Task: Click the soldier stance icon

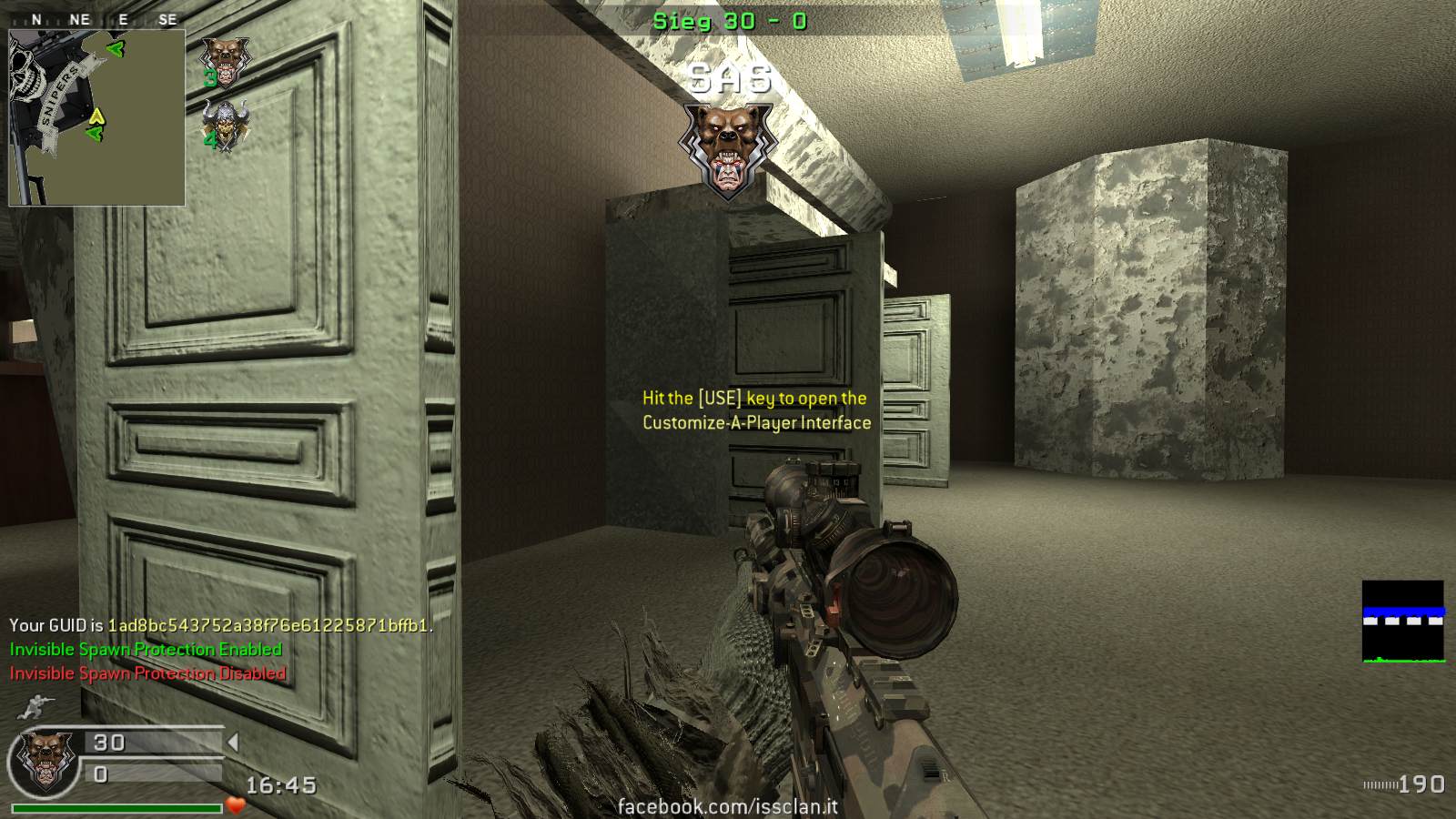Action: click(39, 706)
